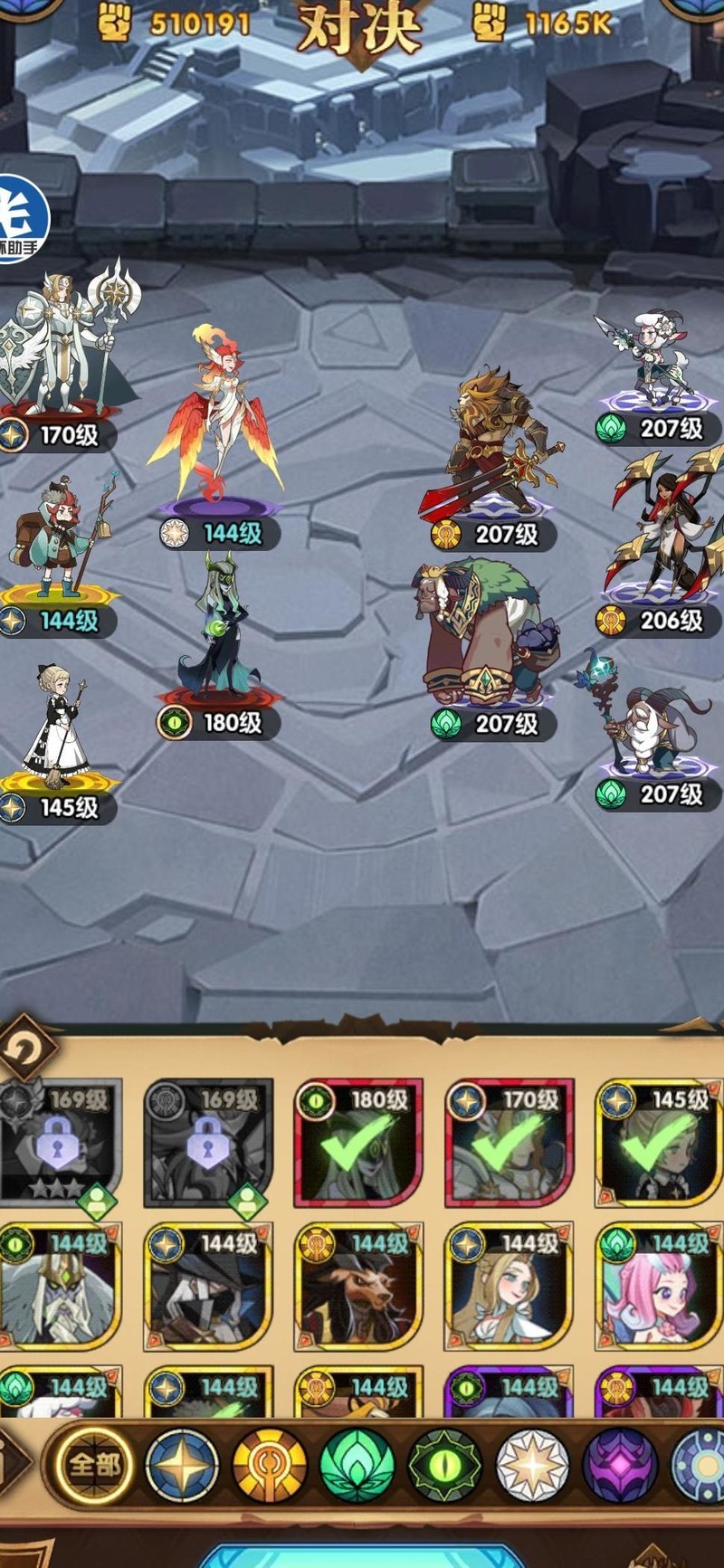Deselect the checked level 180 hero card
724x1568 pixels.
pos(359,1144)
